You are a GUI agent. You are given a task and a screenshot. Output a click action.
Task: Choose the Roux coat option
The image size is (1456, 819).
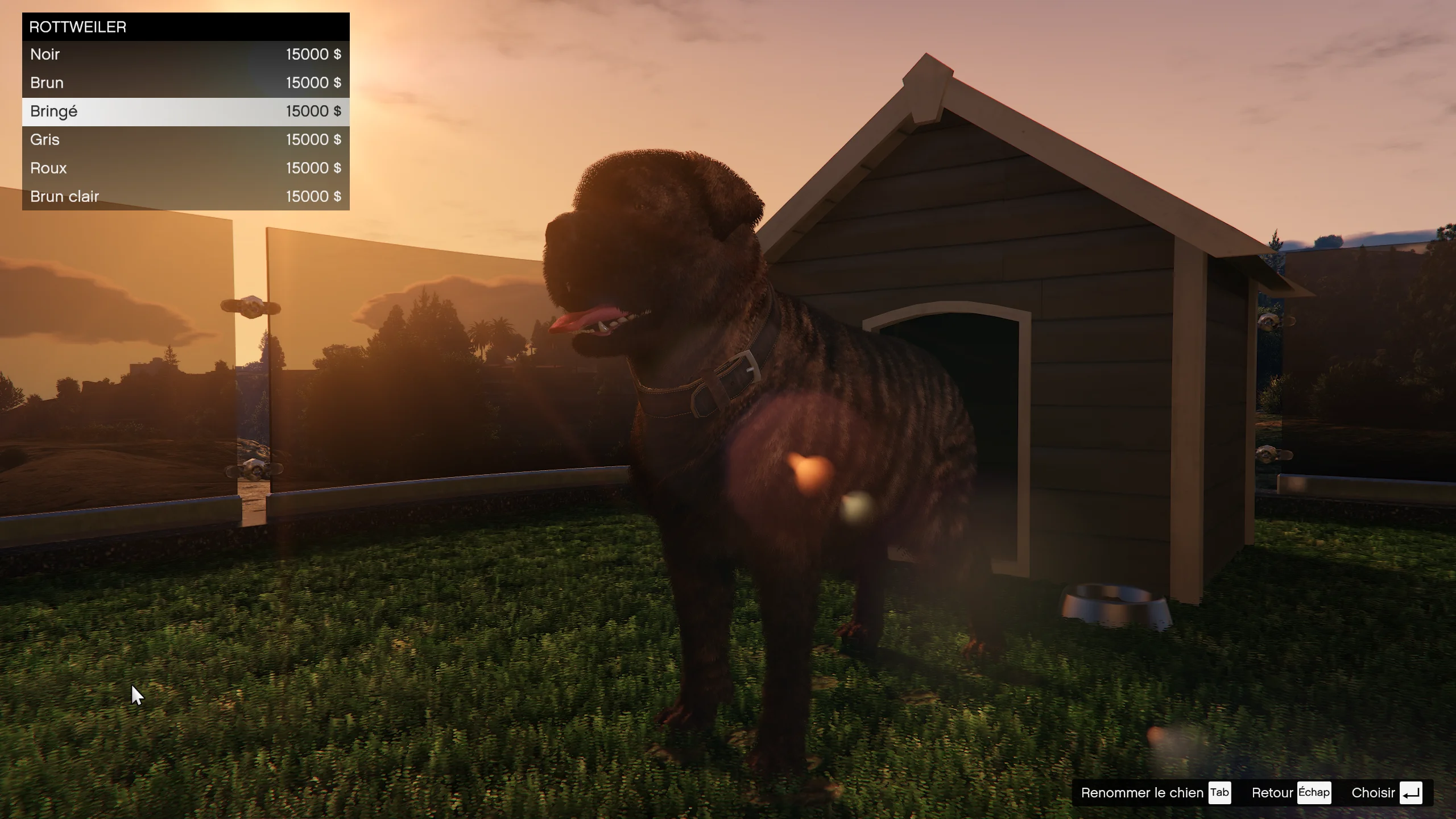click(185, 168)
